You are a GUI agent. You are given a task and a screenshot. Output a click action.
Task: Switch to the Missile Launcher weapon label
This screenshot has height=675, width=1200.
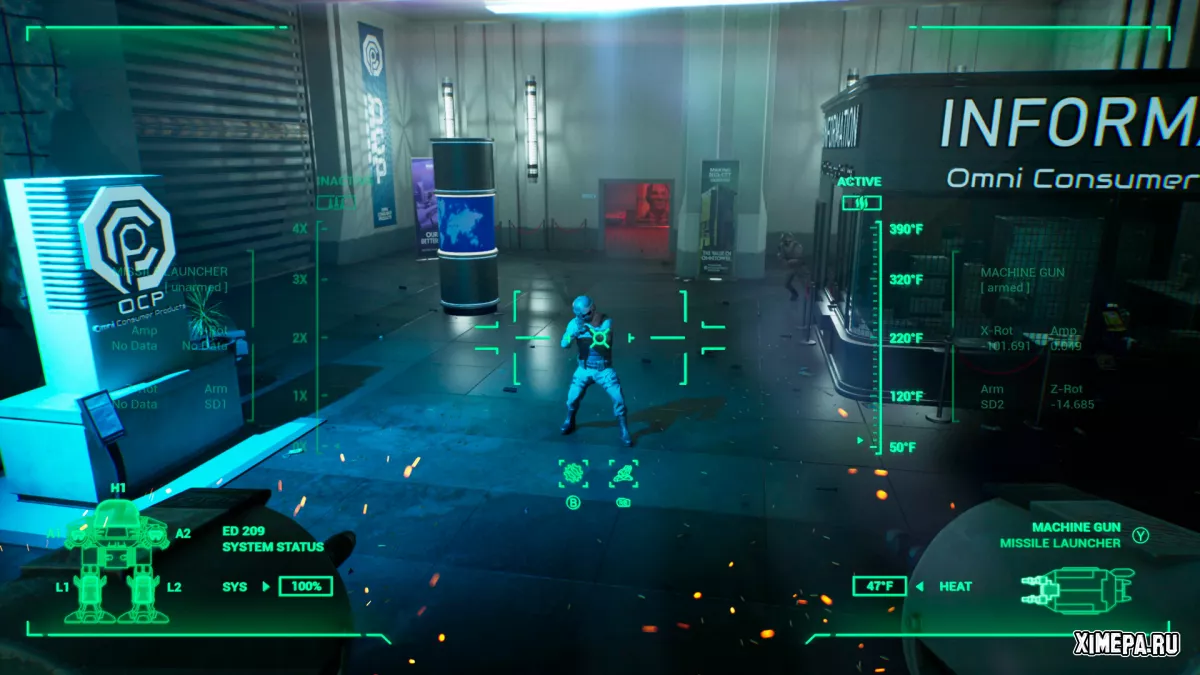(x=1060, y=543)
